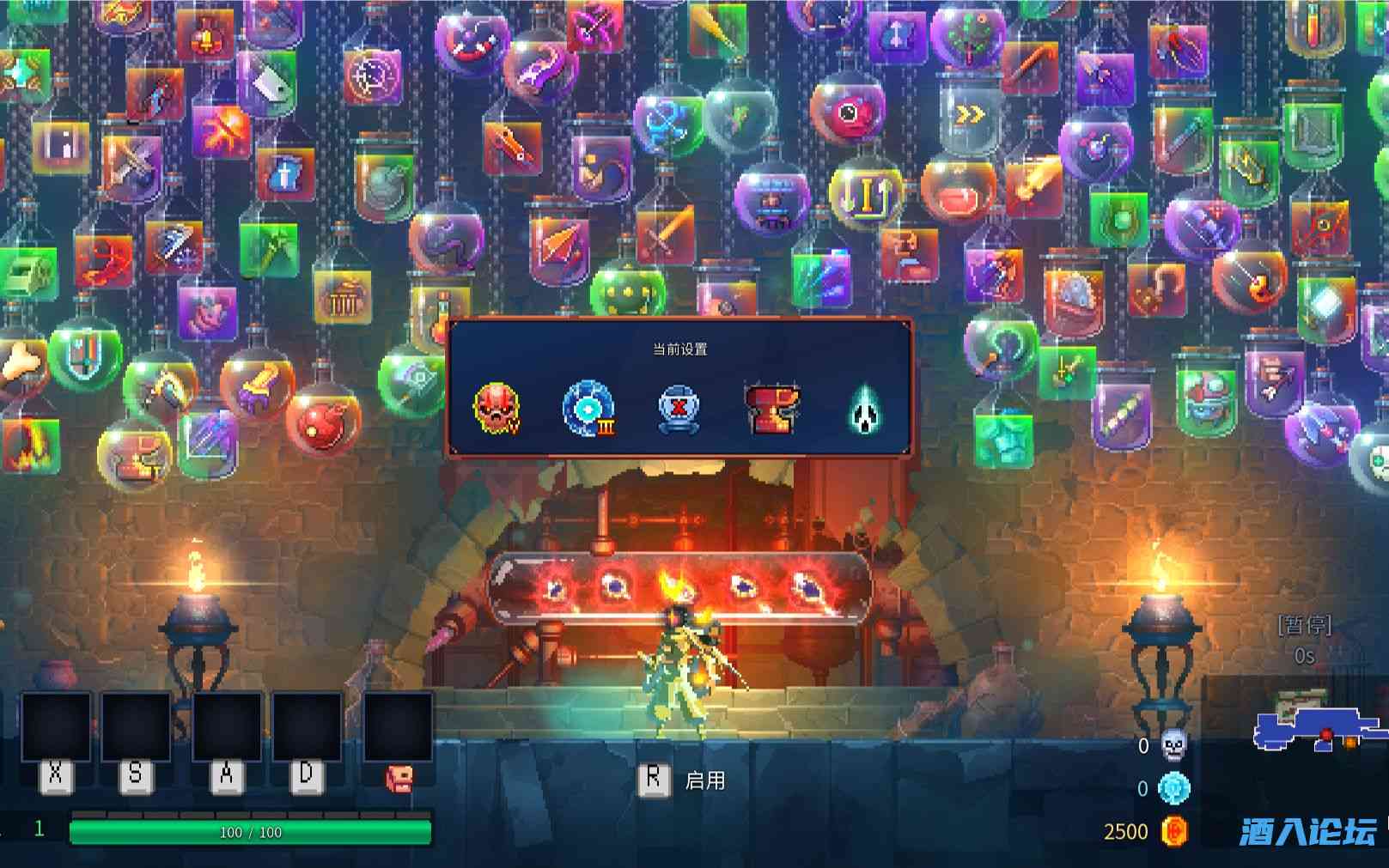Pick the blue flask with red X

point(679,410)
